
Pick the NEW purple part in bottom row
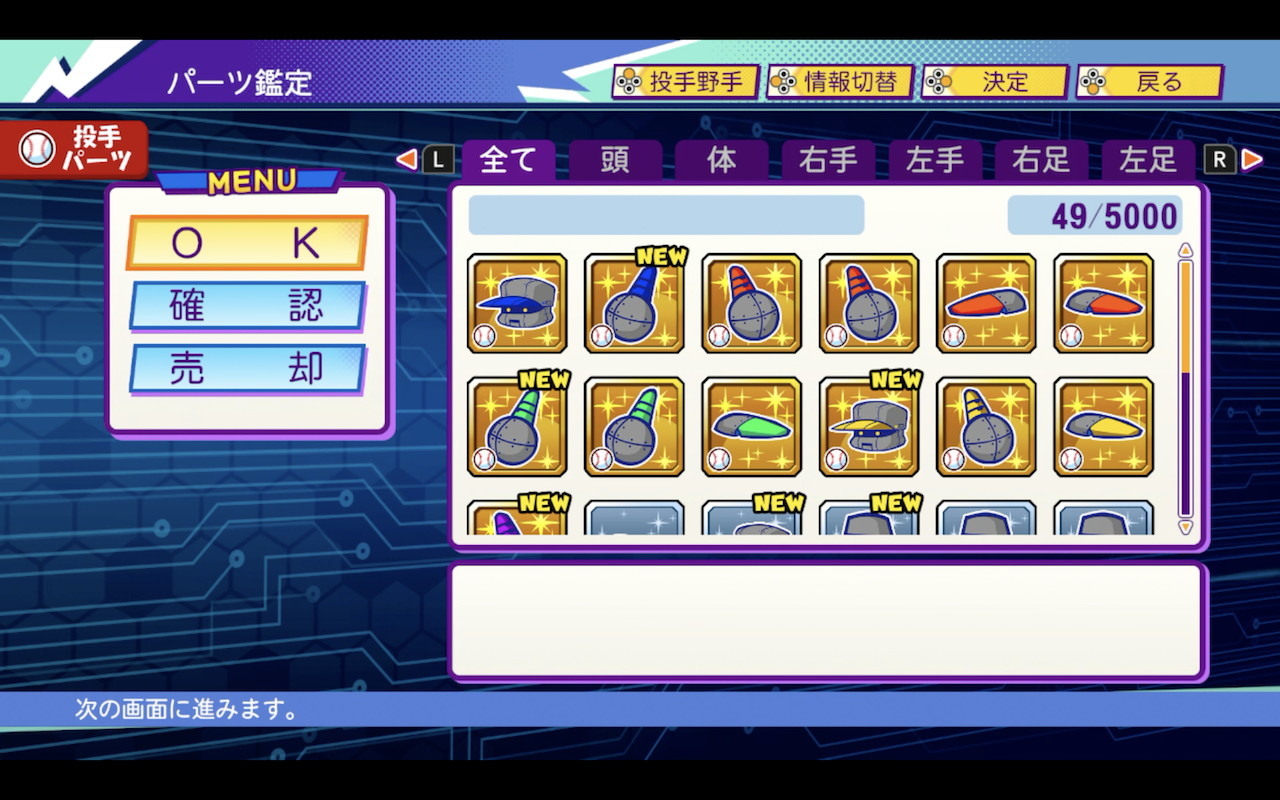(x=517, y=520)
